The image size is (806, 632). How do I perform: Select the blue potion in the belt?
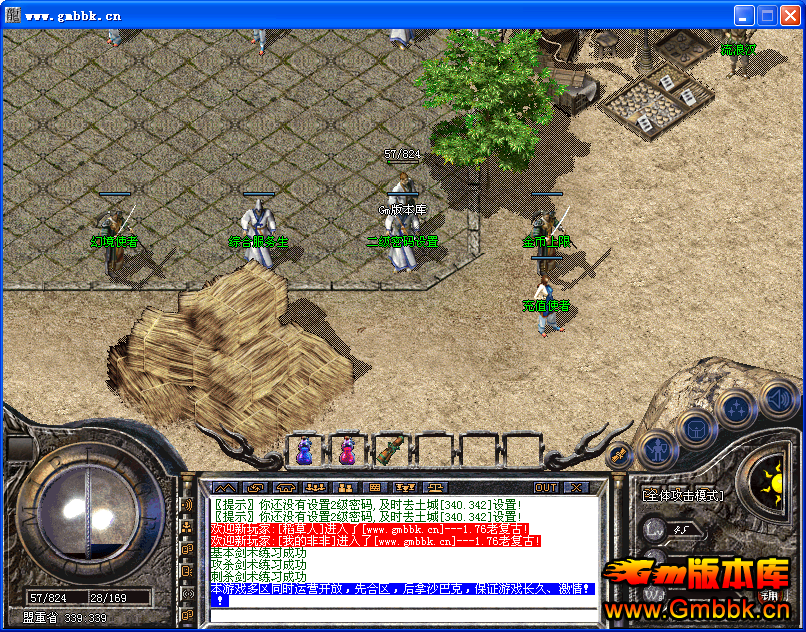click(x=303, y=451)
